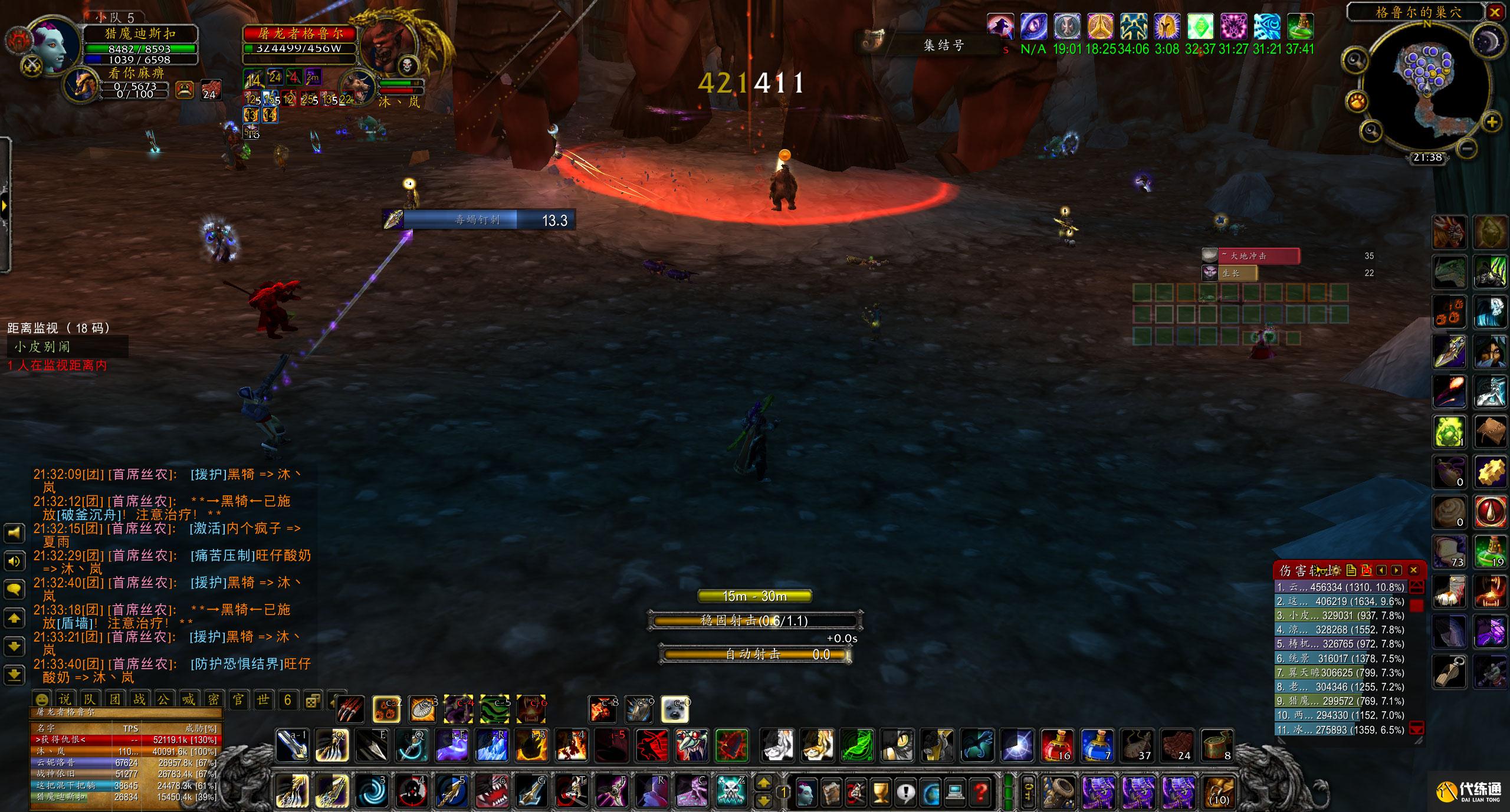Open the gold trophy achievements button
This screenshot has height=812, width=1510.
coord(880,792)
